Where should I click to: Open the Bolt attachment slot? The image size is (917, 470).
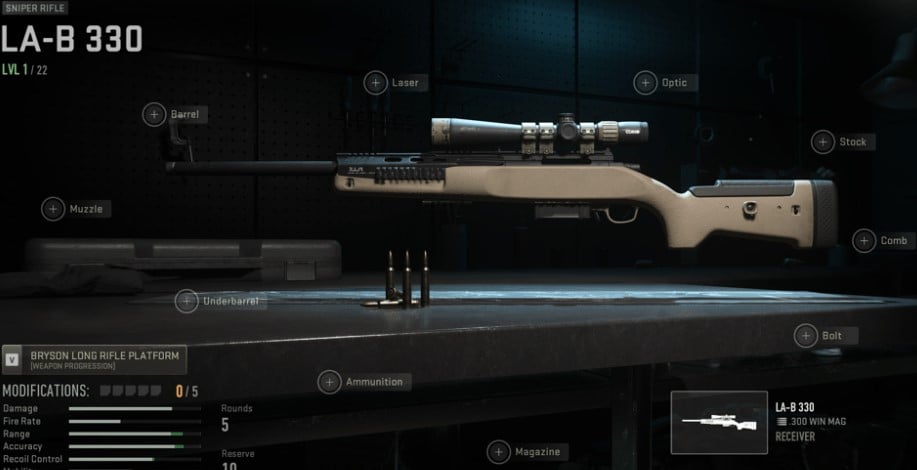[x=806, y=336]
